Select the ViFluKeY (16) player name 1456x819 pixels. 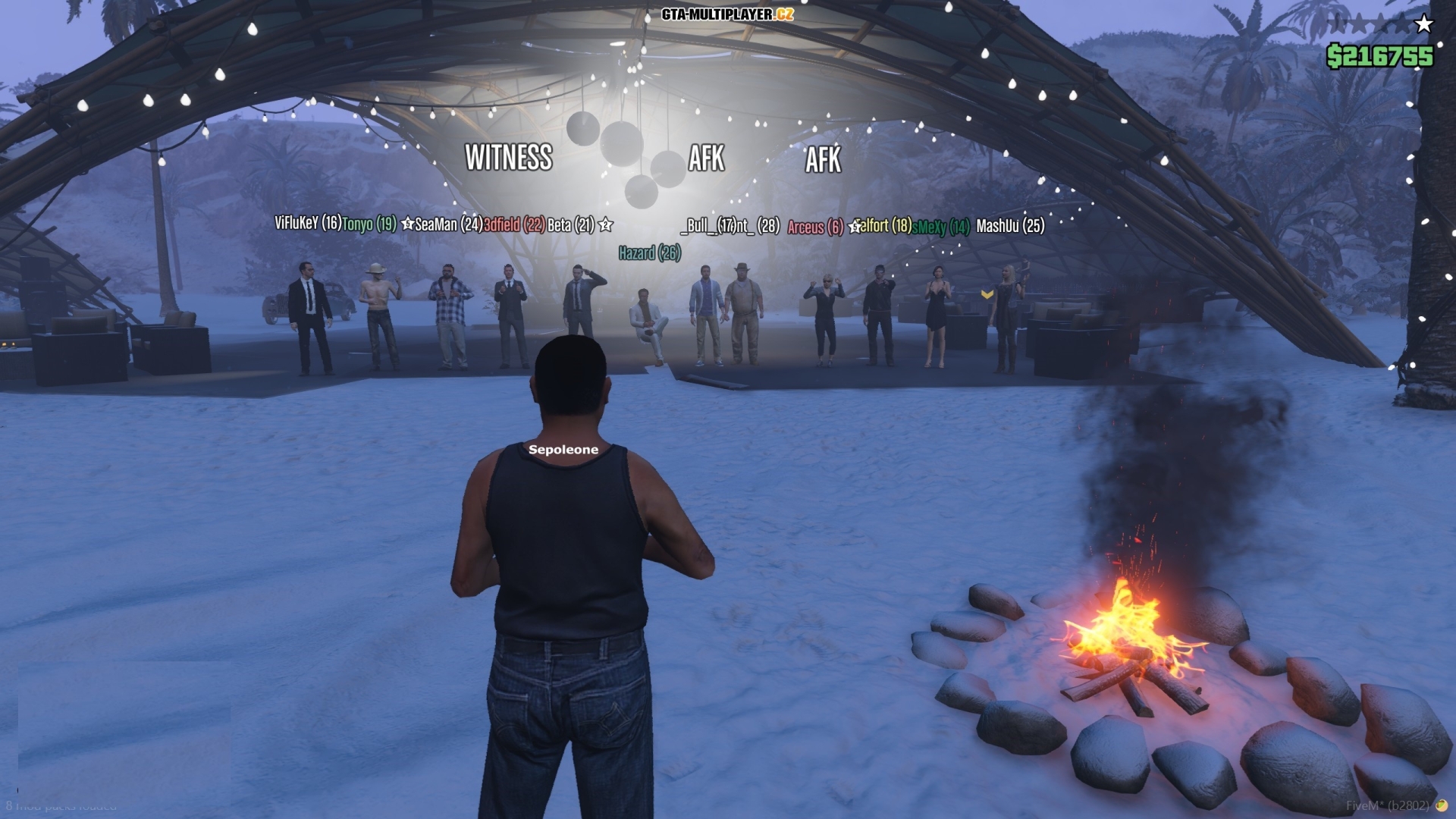306,224
